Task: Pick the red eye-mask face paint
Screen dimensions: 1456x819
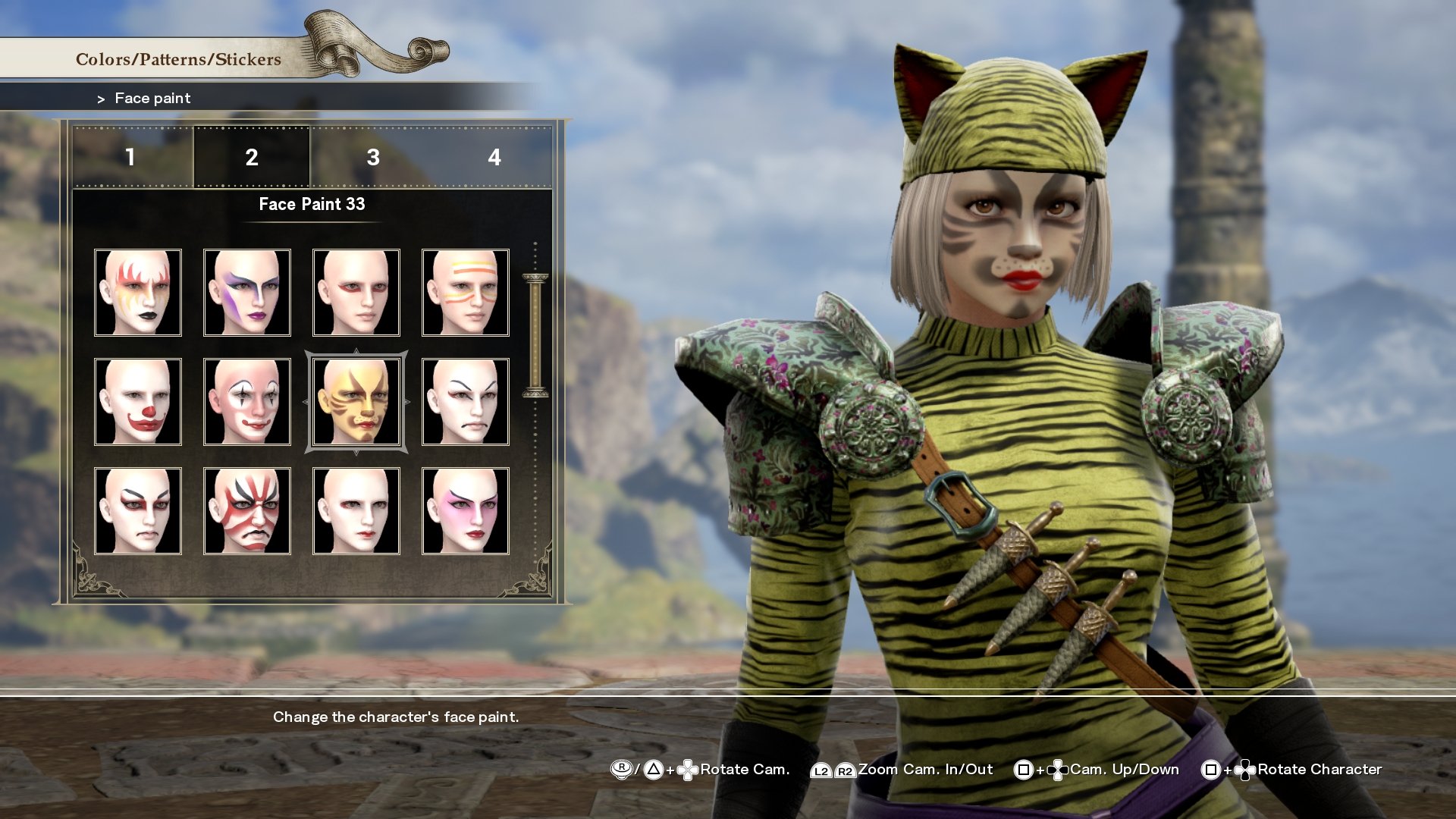Action: tap(357, 292)
